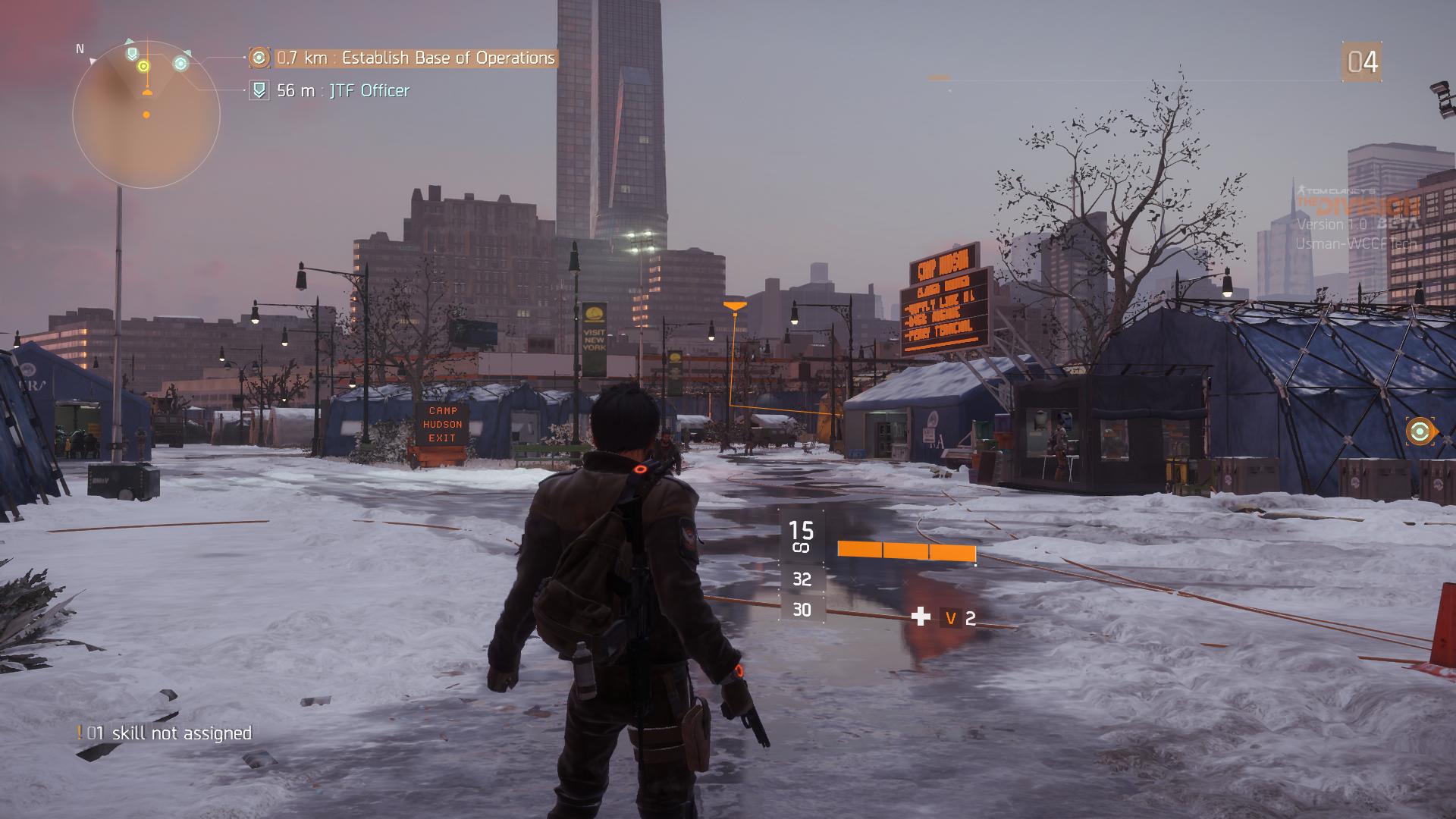1456x819 pixels.
Task: Click the JTF Officer waypoint tracker
Action: click(x=343, y=91)
